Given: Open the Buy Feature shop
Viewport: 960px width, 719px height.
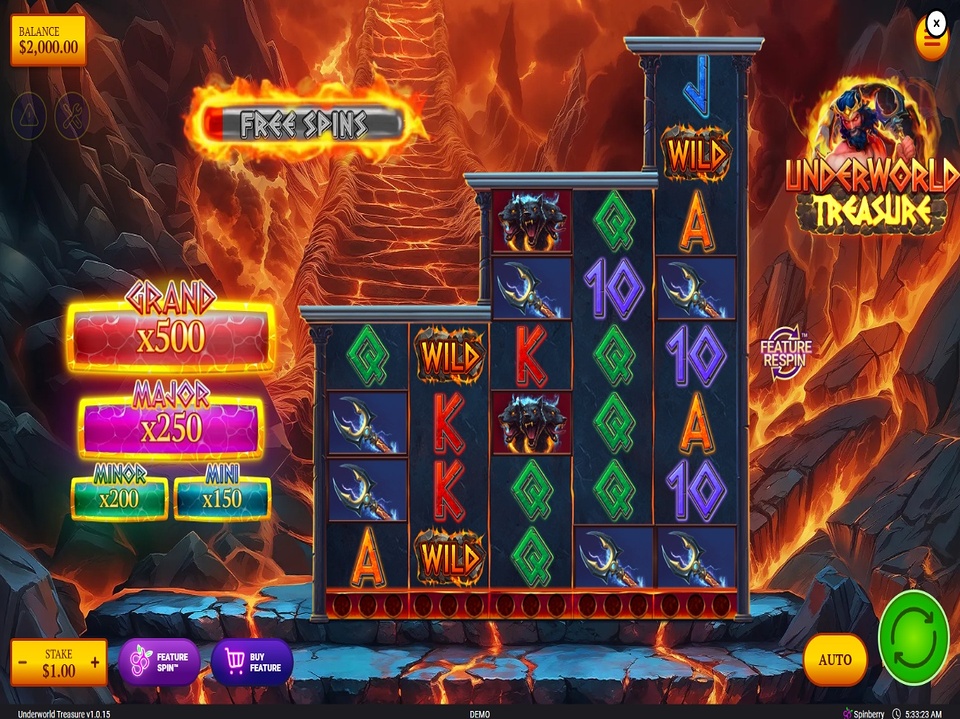Looking at the screenshot, I should point(252,662).
